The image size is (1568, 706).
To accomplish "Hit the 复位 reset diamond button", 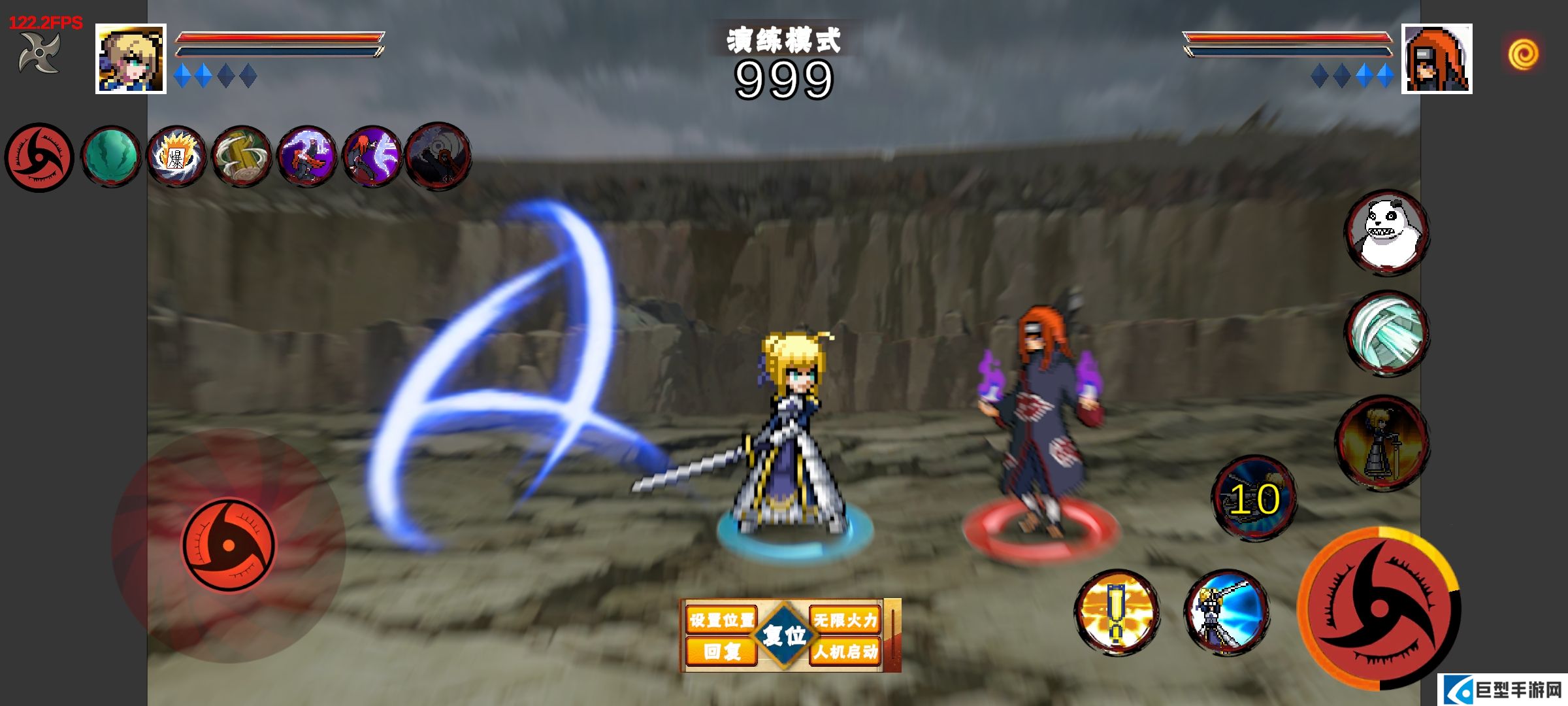I will point(784,635).
